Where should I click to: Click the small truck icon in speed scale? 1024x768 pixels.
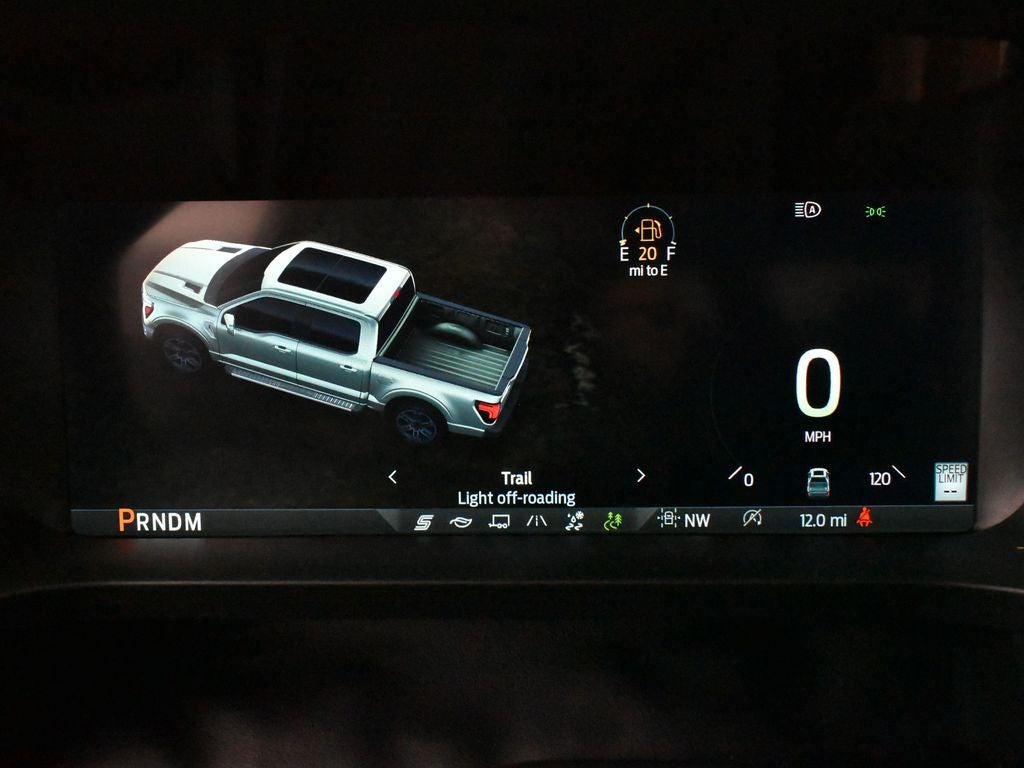click(818, 482)
